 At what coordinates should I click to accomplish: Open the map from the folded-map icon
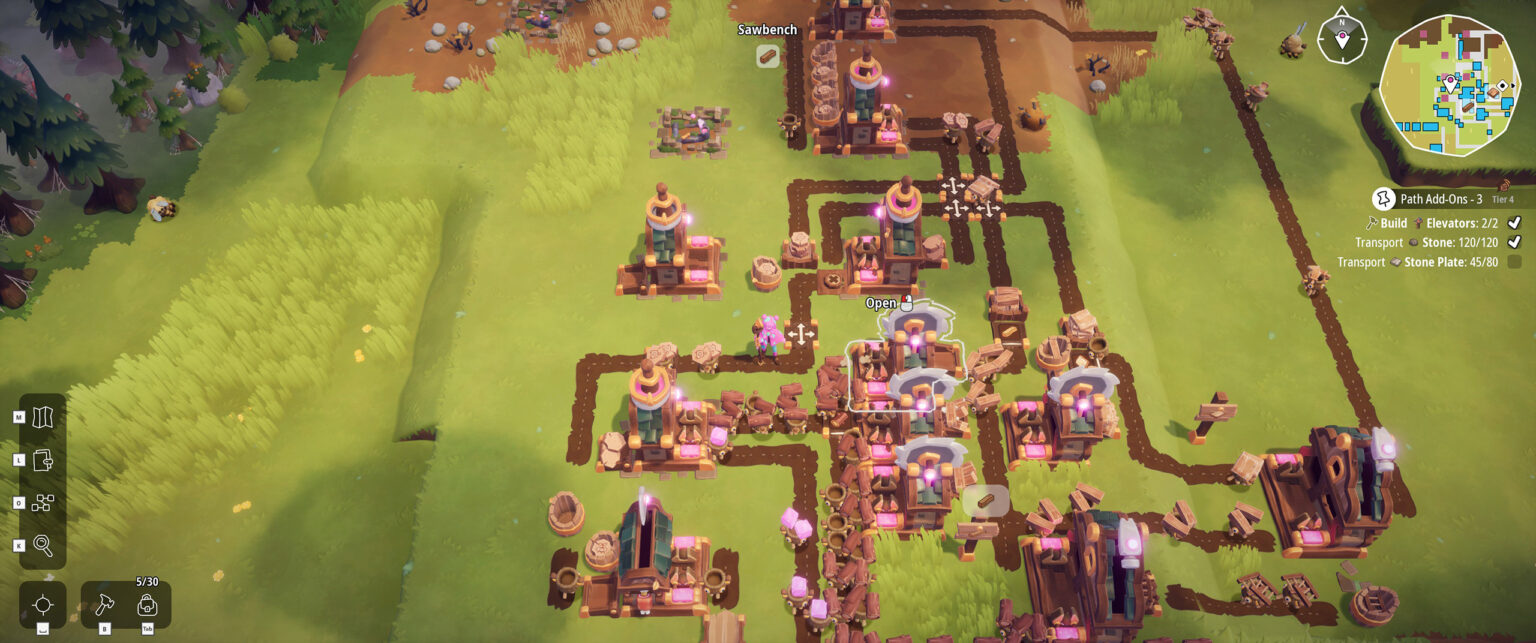pos(43,418)
